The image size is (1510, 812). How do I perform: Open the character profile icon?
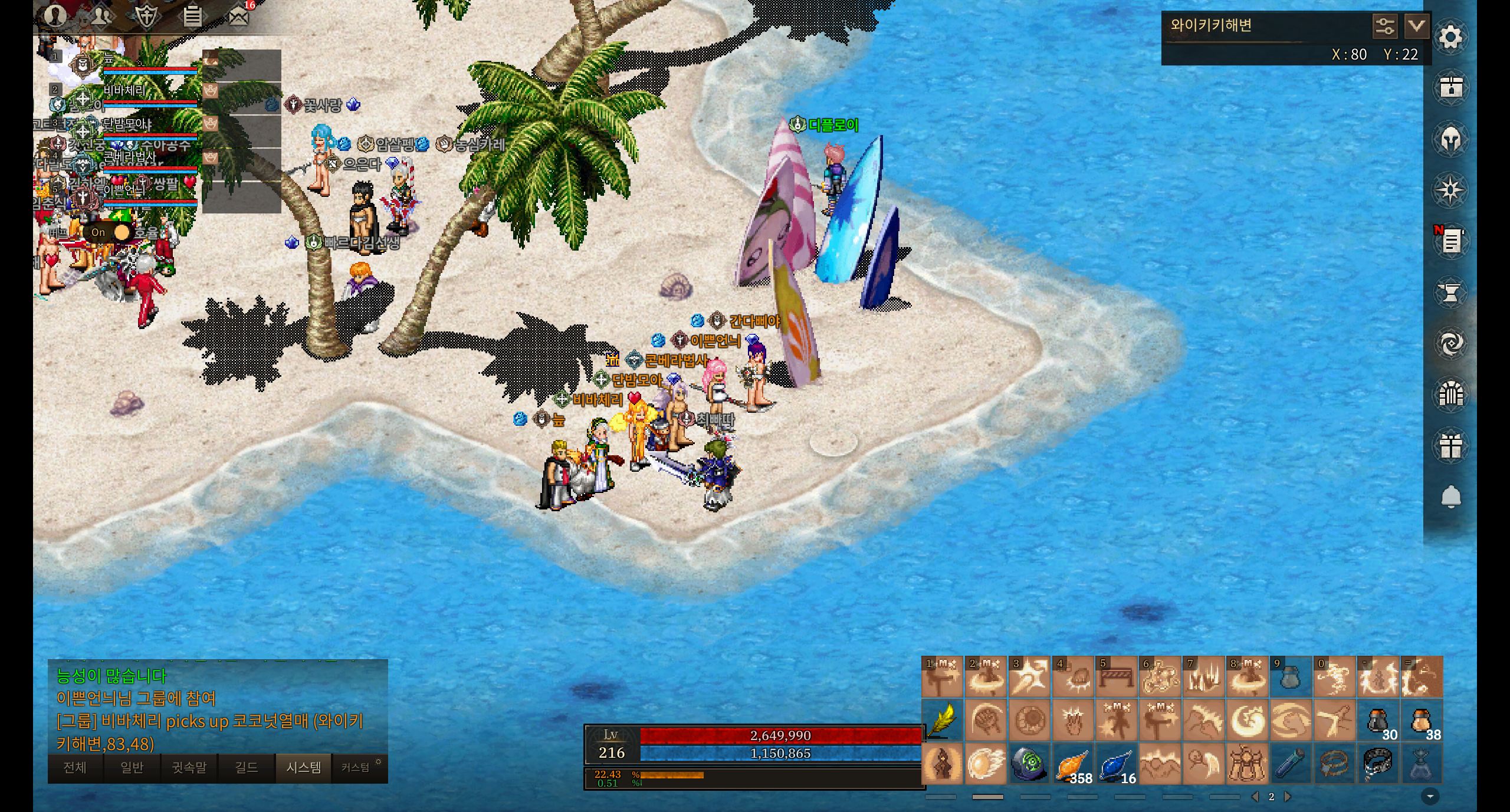tap(55, 16)
